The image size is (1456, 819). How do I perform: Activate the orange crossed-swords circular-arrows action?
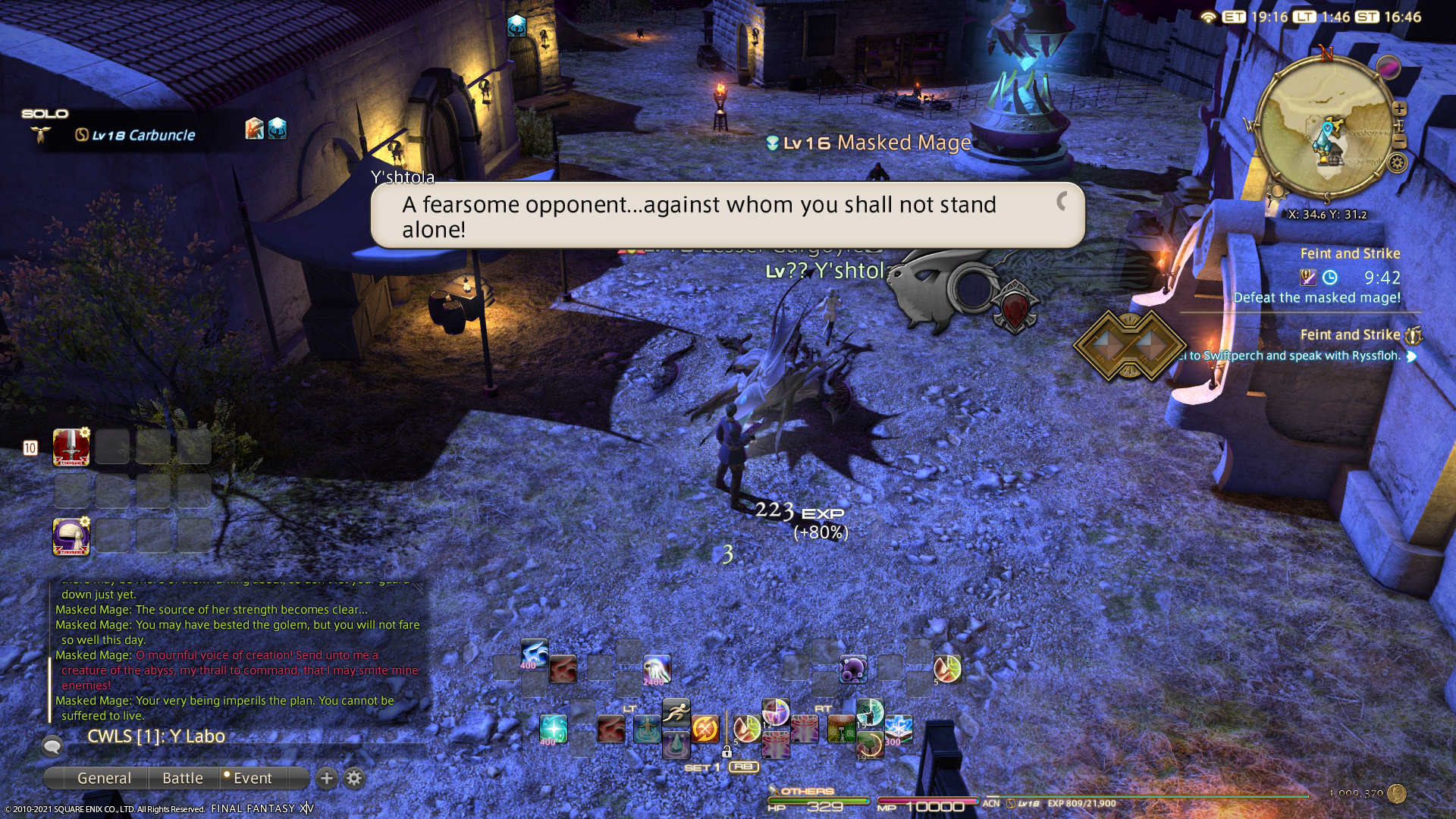point(704,730)
